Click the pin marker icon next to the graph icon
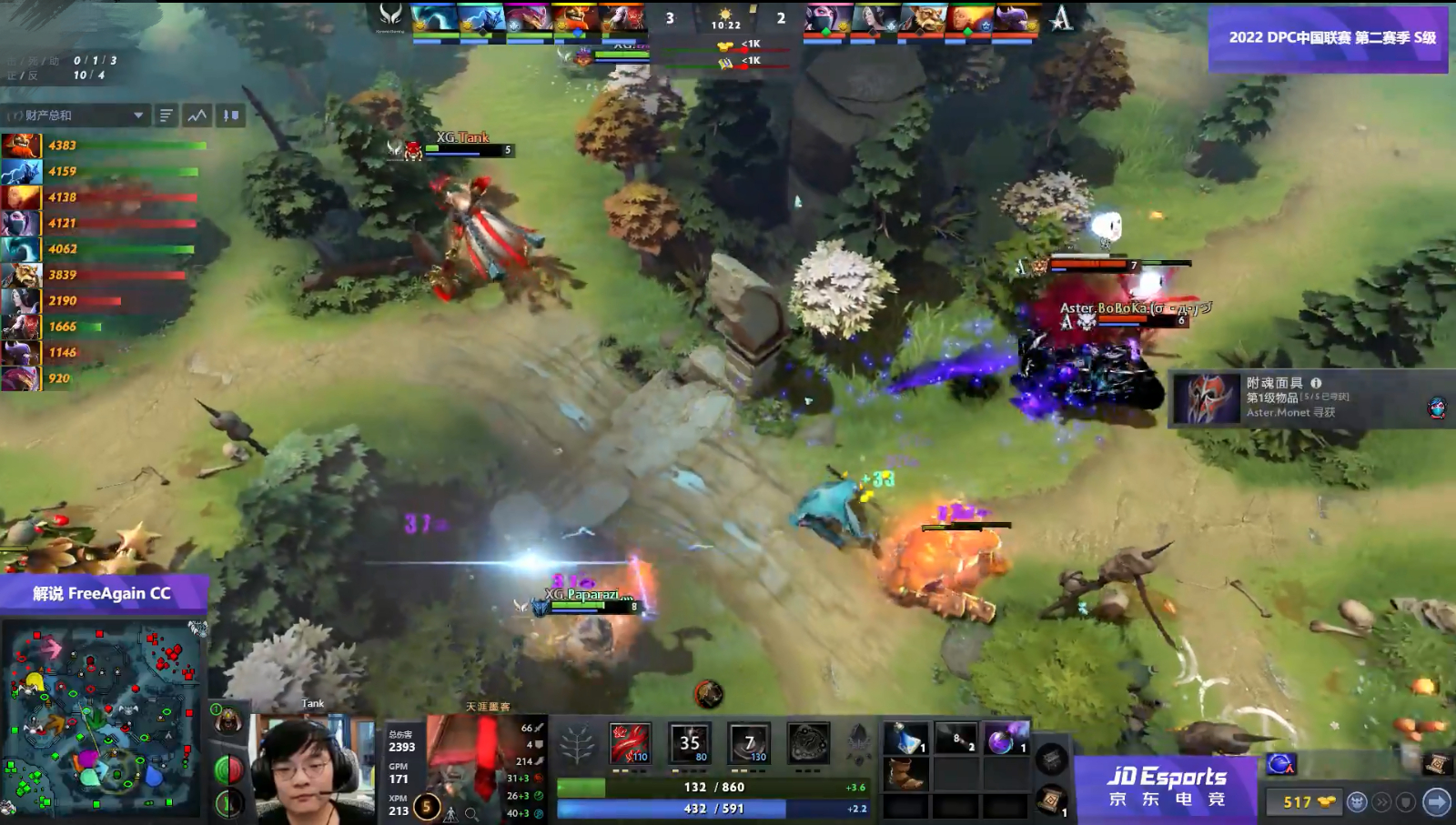Screen dimensions: 1456x825 [230, 115]
